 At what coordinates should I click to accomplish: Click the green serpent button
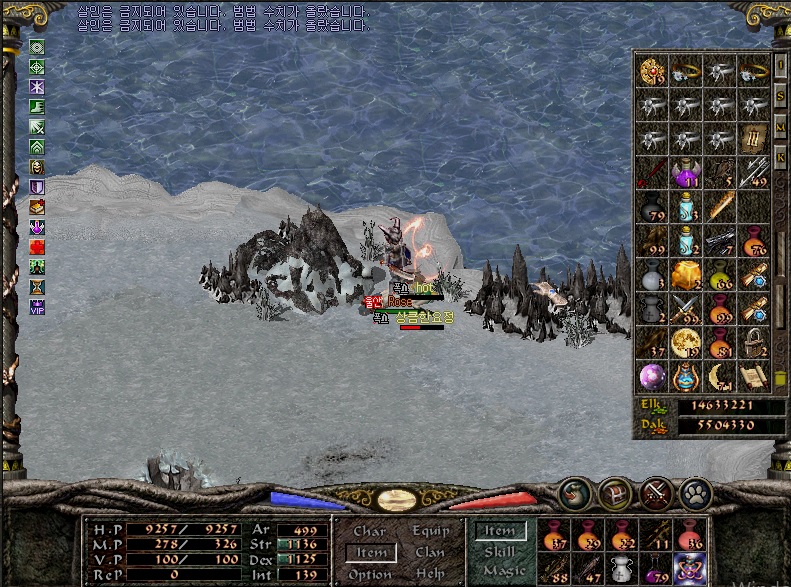tap(573, 493)
